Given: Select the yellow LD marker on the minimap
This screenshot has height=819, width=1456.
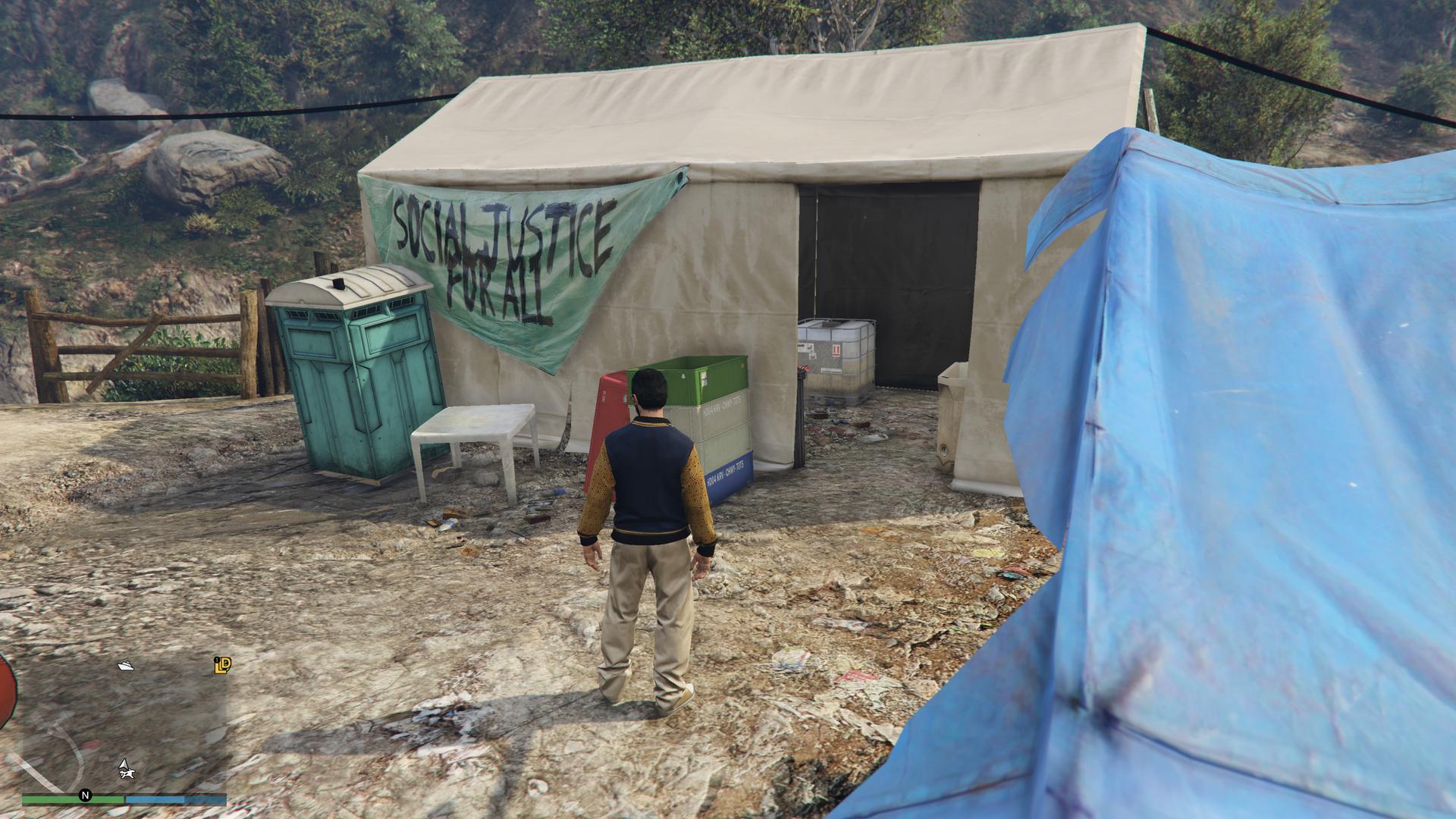Looking at the screenshot, I should (x=222, y=665).
